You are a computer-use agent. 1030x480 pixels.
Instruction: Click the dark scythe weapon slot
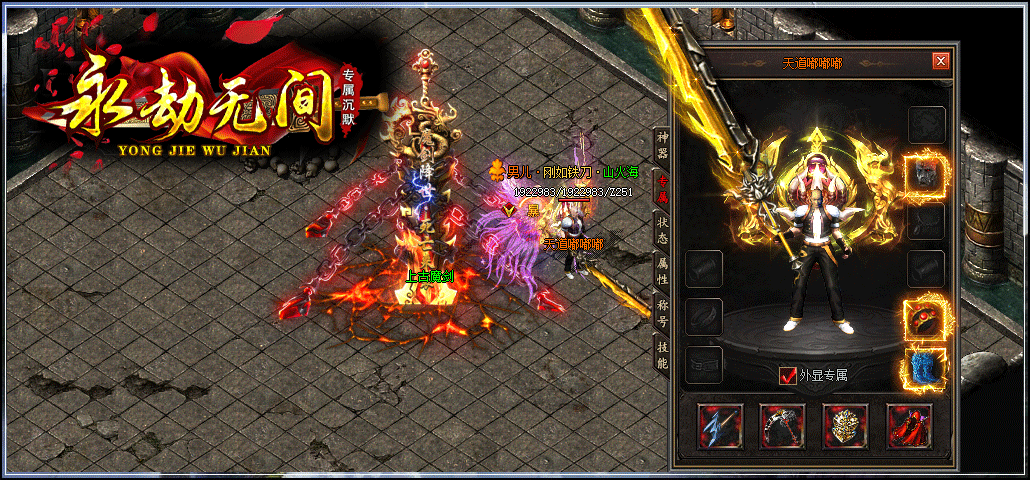click(x=782, y=426)
